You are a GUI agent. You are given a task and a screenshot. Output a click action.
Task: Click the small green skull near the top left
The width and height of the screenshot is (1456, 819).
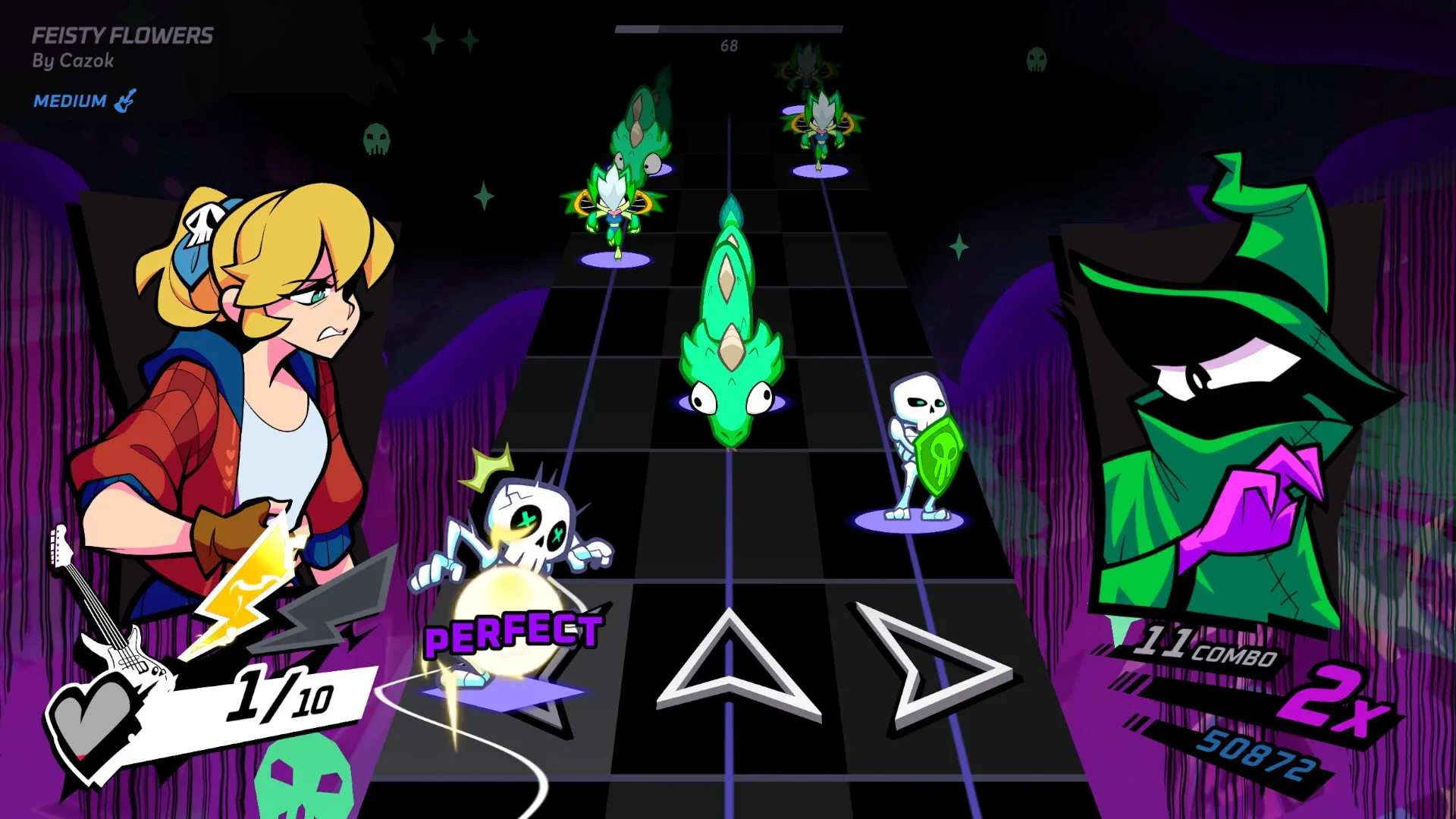pyautogui.click(x=378, y=140)
